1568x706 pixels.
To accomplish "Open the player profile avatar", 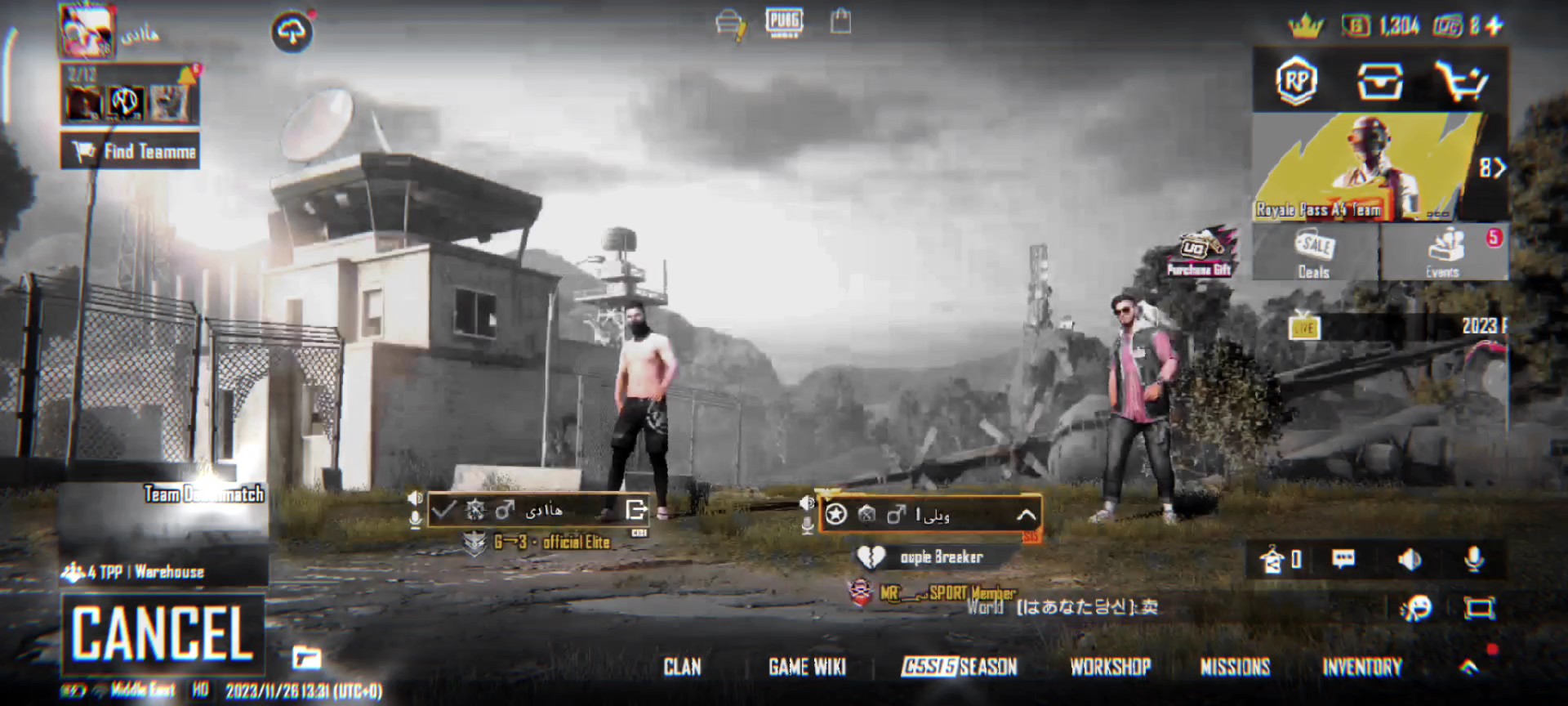I will [87, 31].
